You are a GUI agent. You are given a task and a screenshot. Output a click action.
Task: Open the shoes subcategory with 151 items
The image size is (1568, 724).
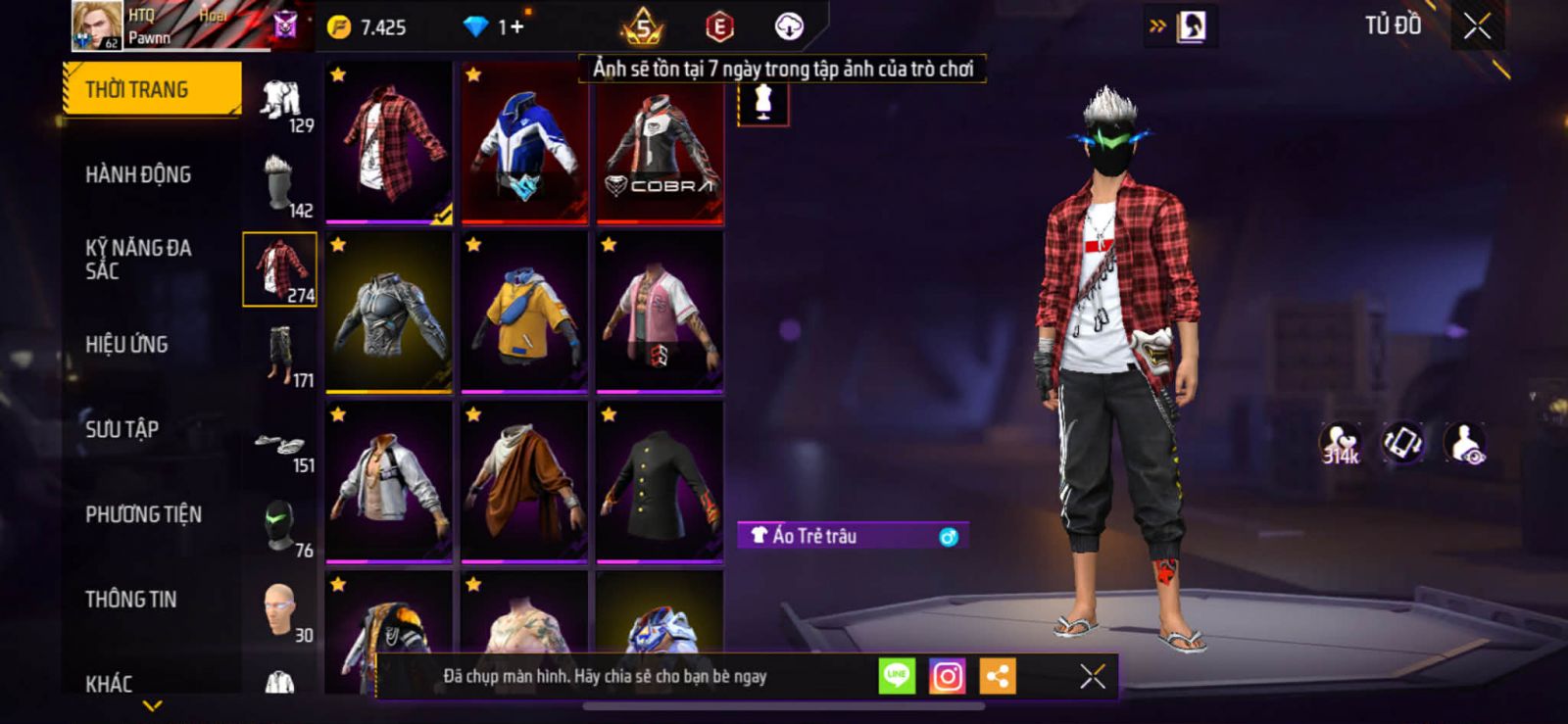281,451
